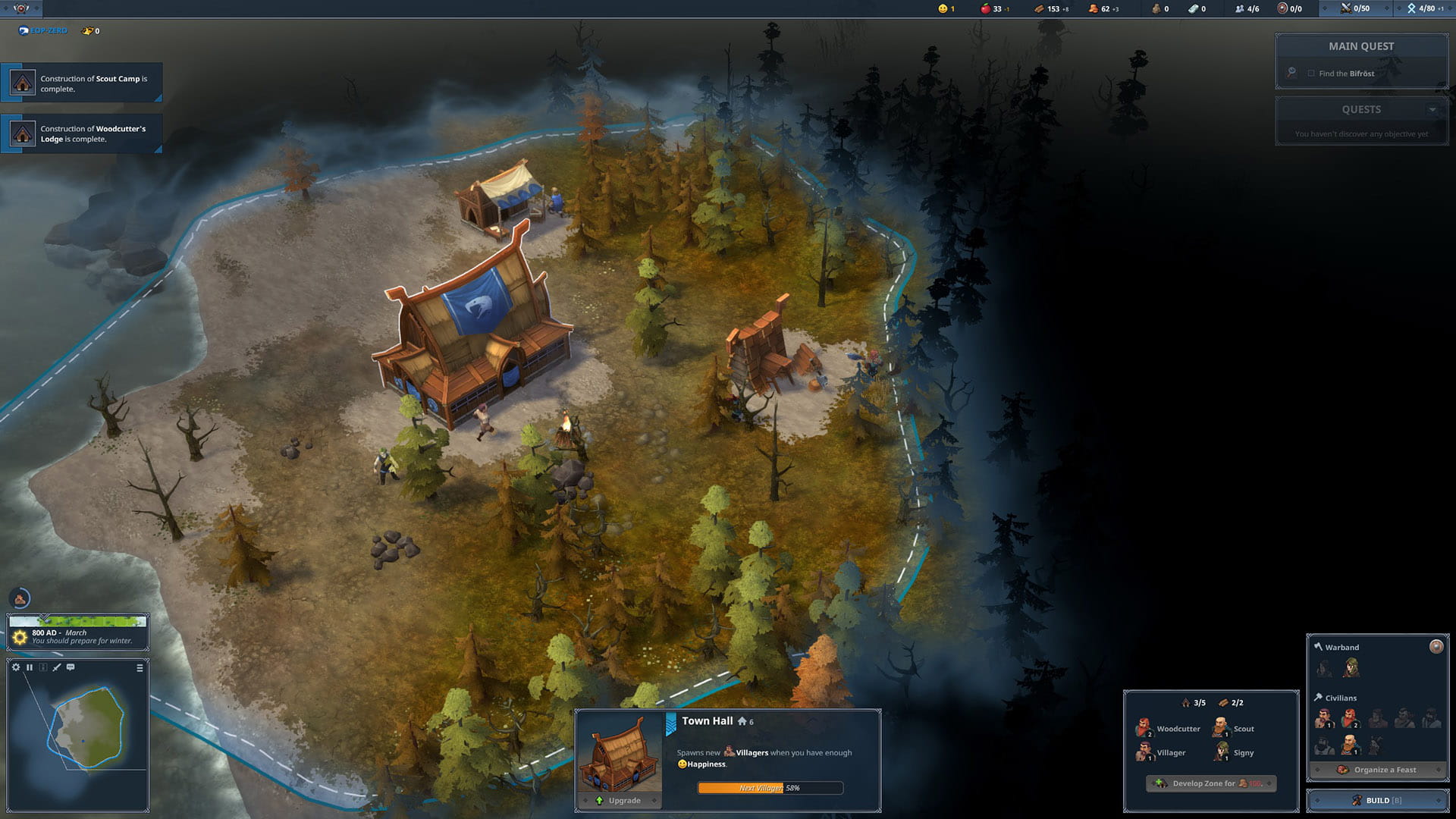Click the island on the minimap
Image resolution: width=1456 pixels, height=819 pixels.
87,728
